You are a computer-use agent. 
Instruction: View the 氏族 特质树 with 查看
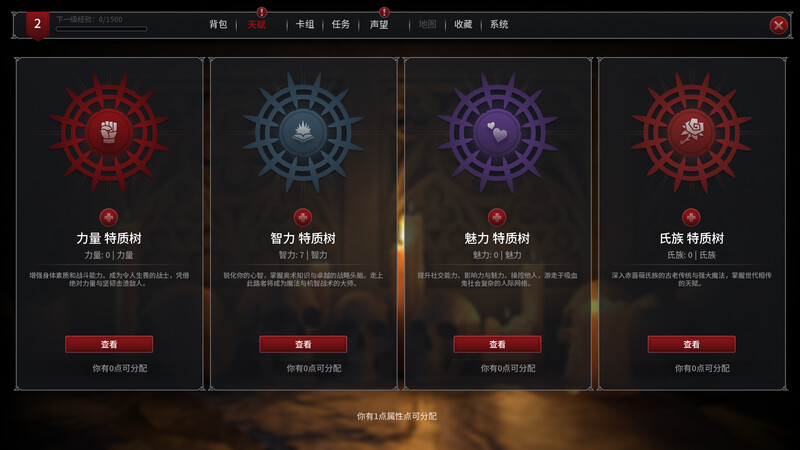click(x=691, y=344)
